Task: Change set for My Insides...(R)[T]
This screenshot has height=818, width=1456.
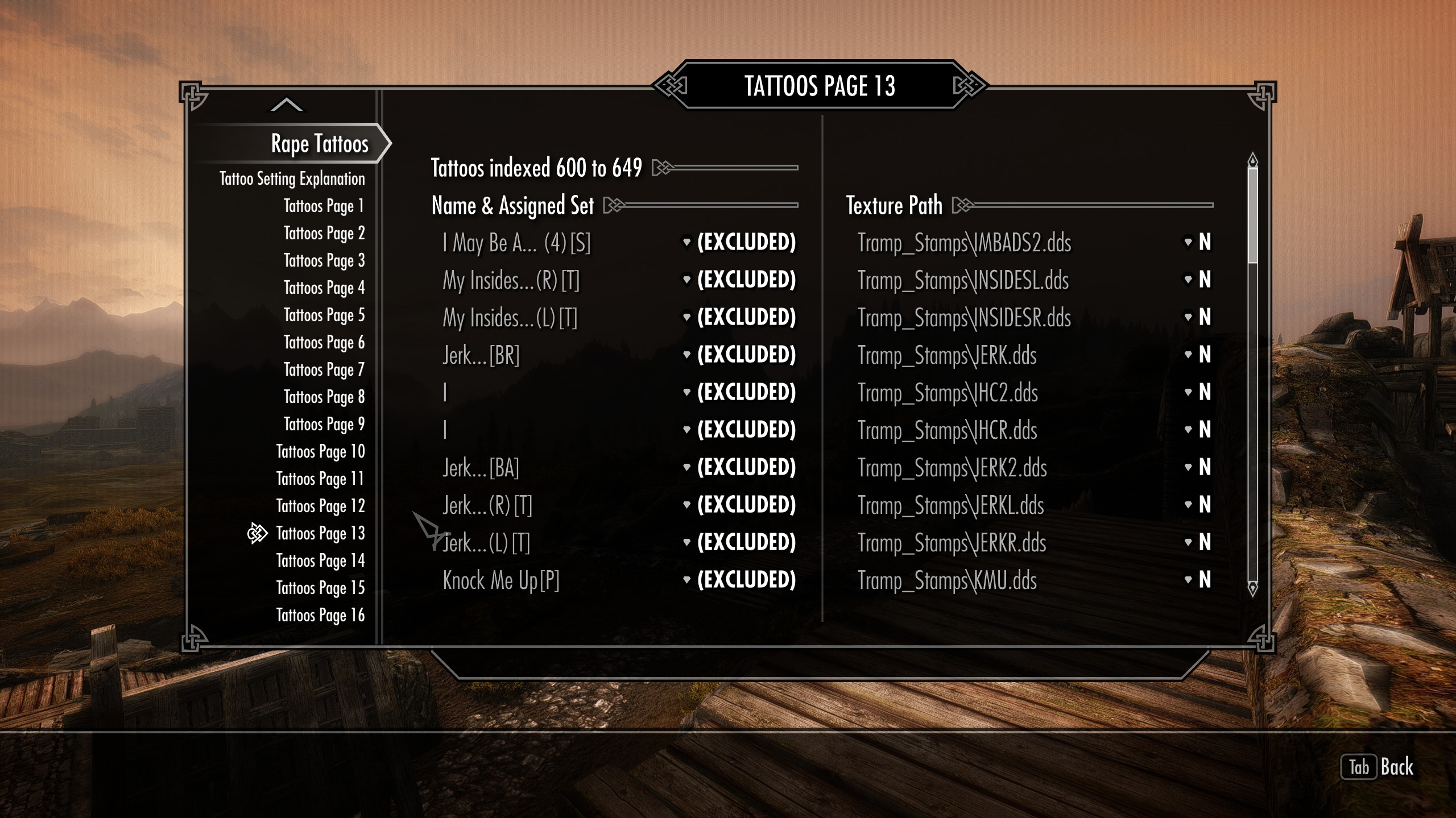Action: (740, 280)
